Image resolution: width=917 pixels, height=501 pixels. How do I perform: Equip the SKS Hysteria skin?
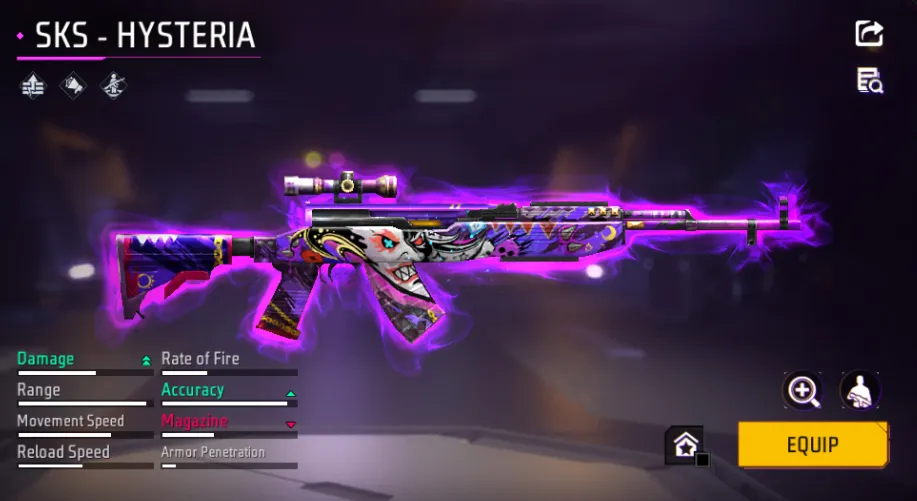[x=812, y=445]
